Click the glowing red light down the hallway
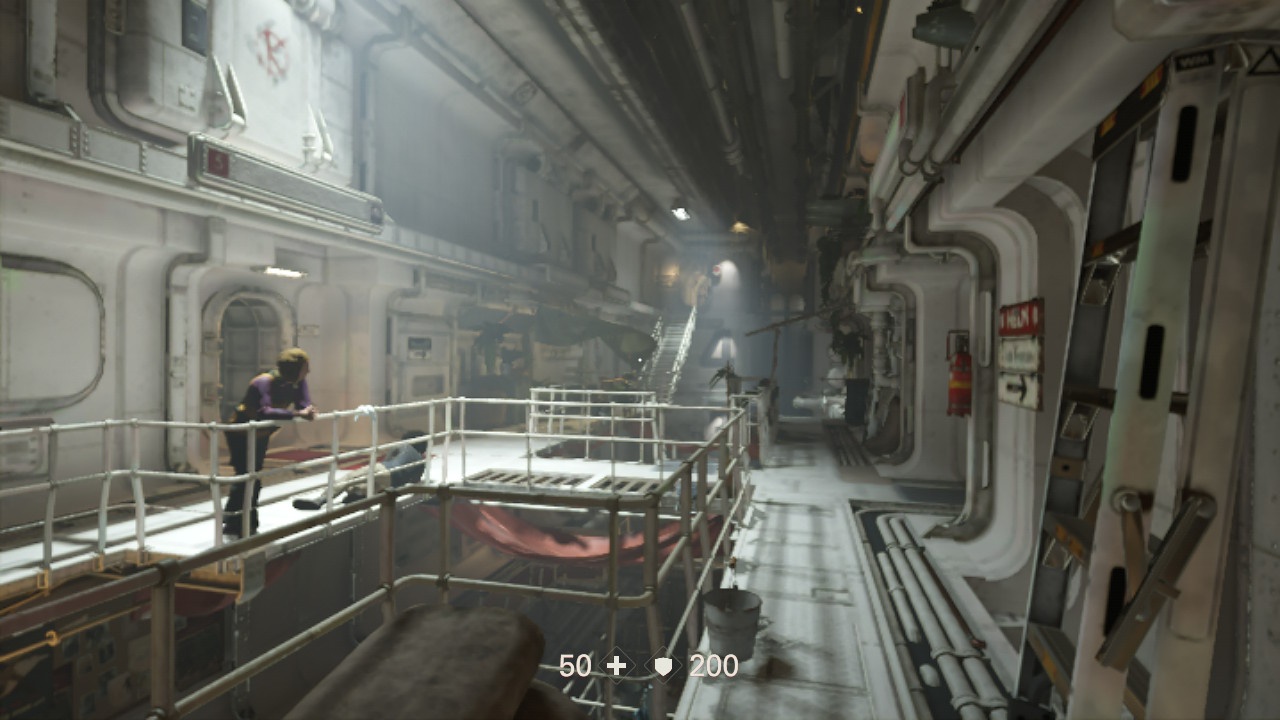 pyautogui.click(x=719, y=267)
